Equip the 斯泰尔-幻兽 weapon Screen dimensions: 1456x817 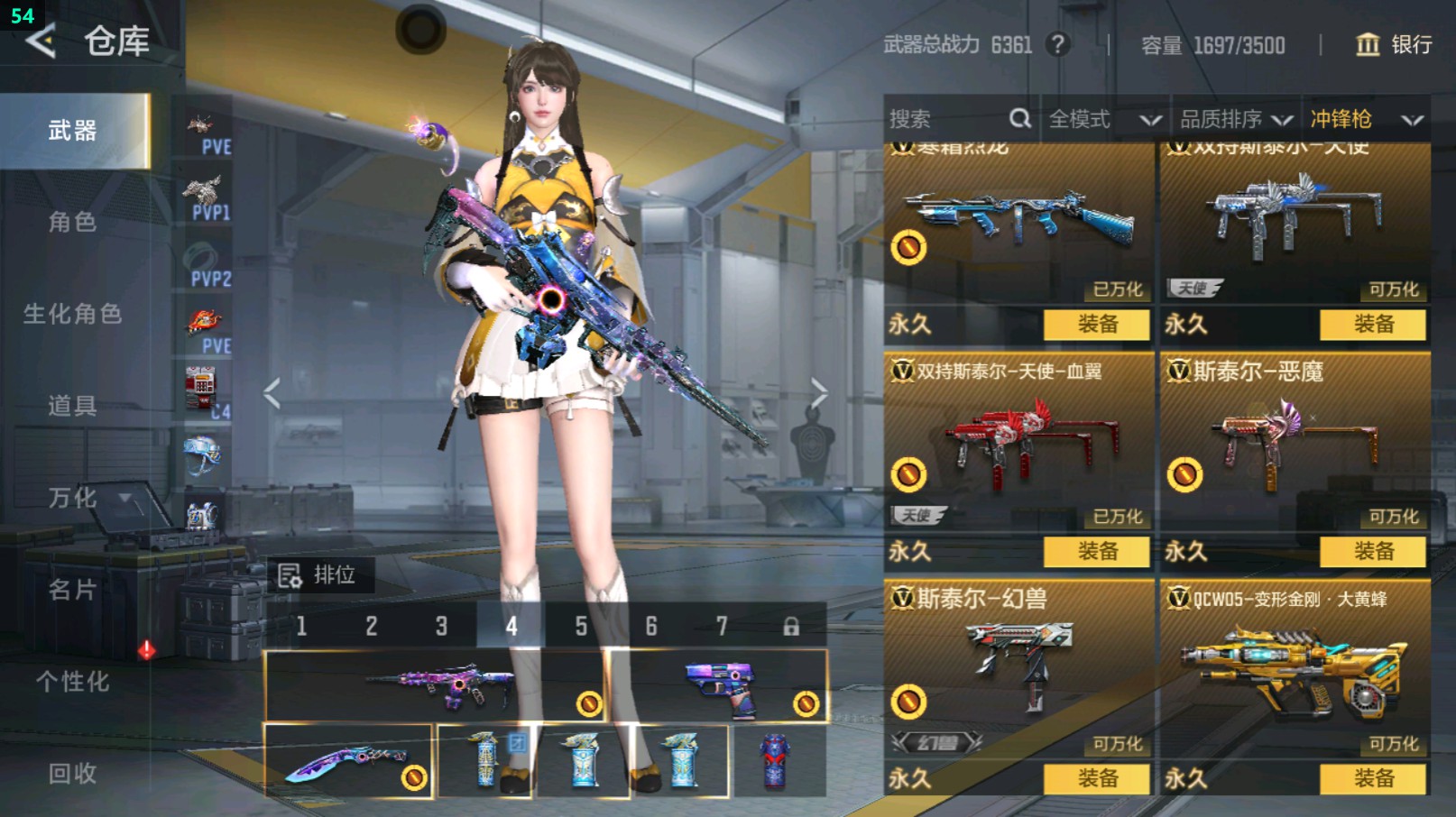coord(1096,778)
